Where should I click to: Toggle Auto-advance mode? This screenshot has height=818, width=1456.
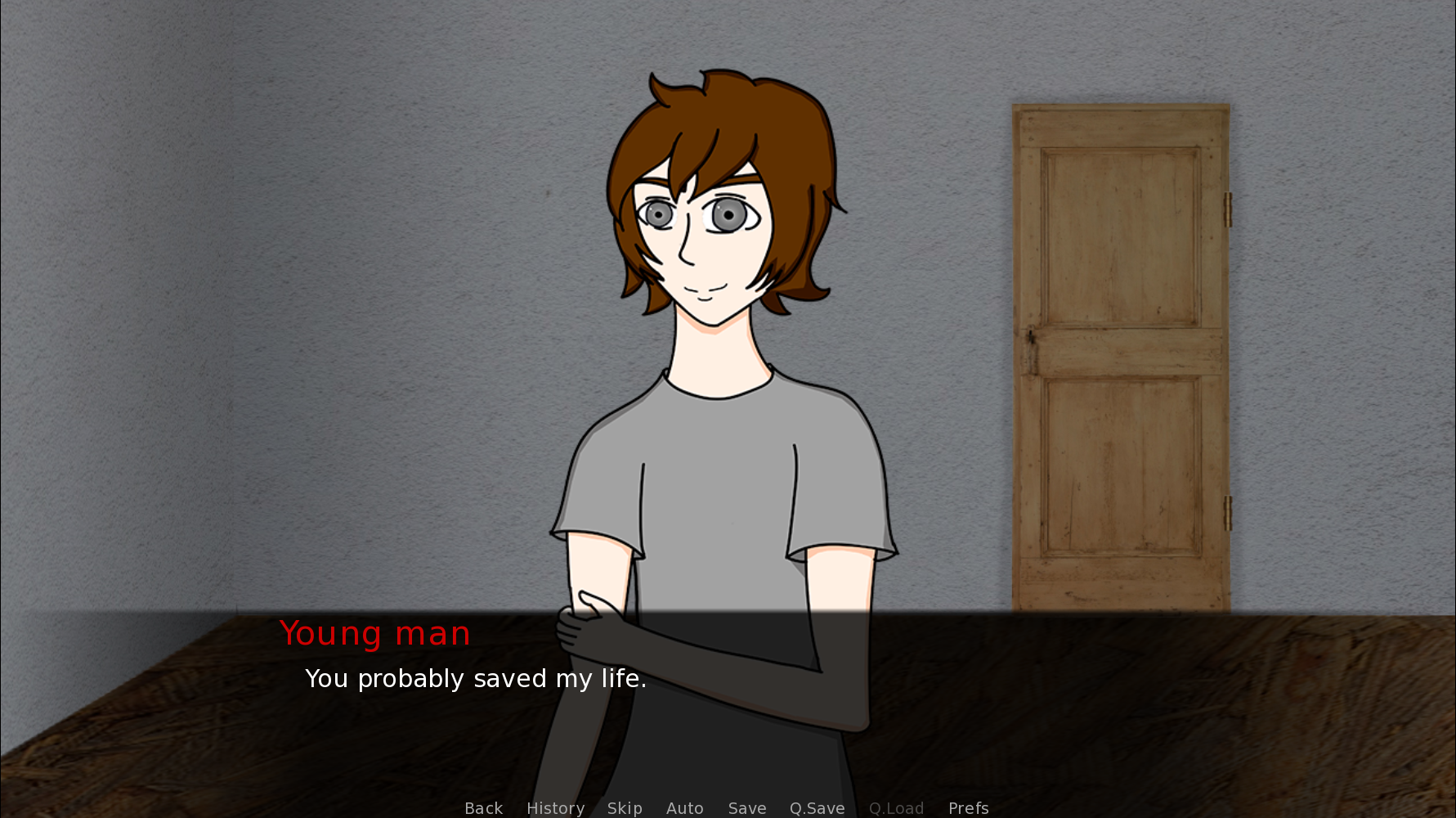pyautogui.click(x=685, y=808)
